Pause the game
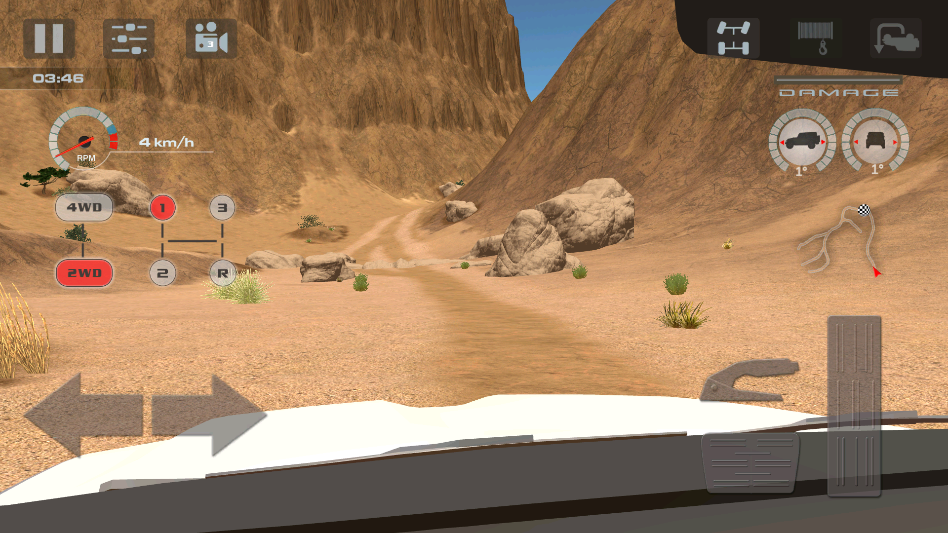Image resolution: width=948 pixels, height=533 pixels. (49, 38)
